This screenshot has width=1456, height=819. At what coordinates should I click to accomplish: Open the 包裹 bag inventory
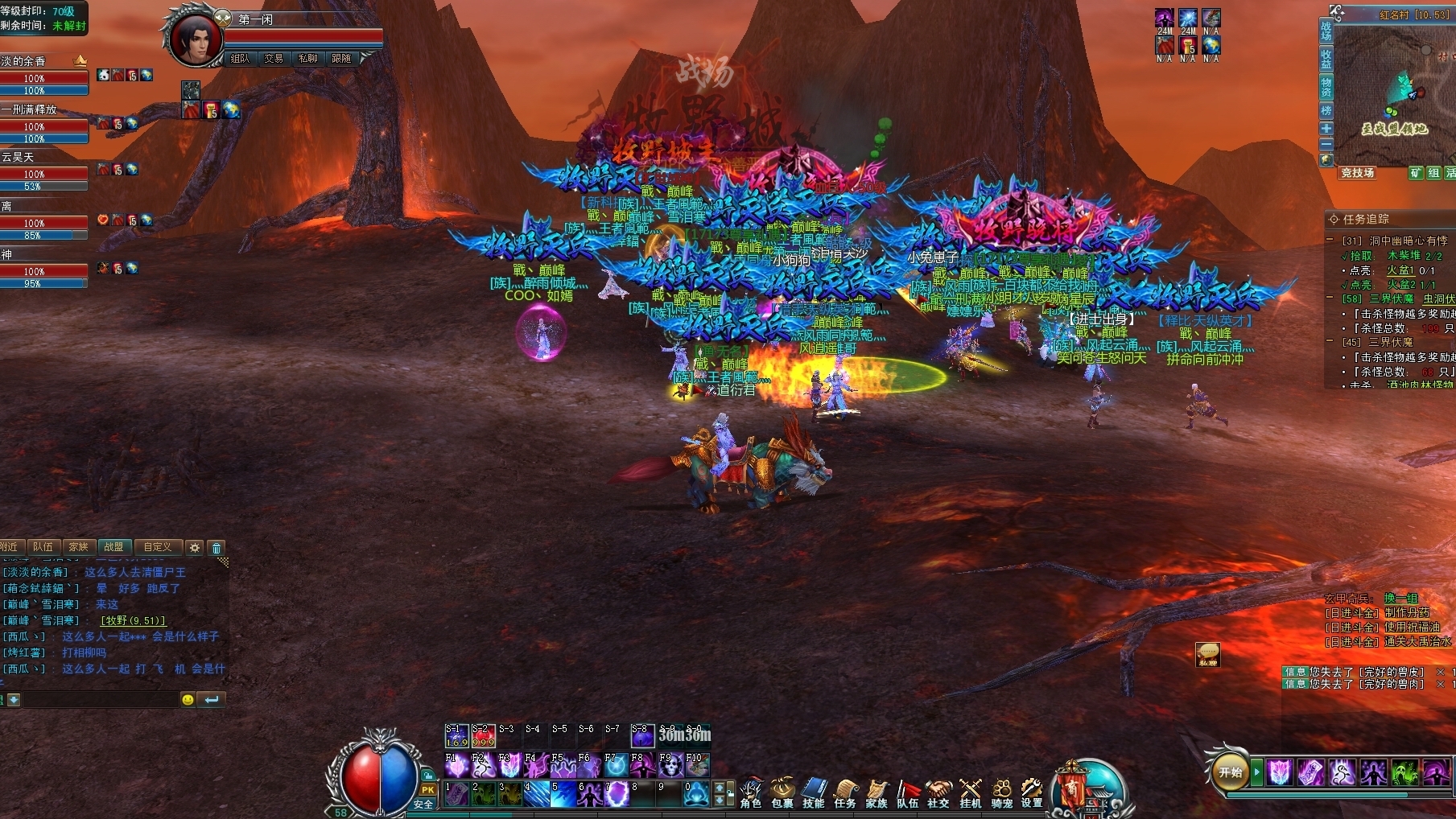tap(782, 792)
